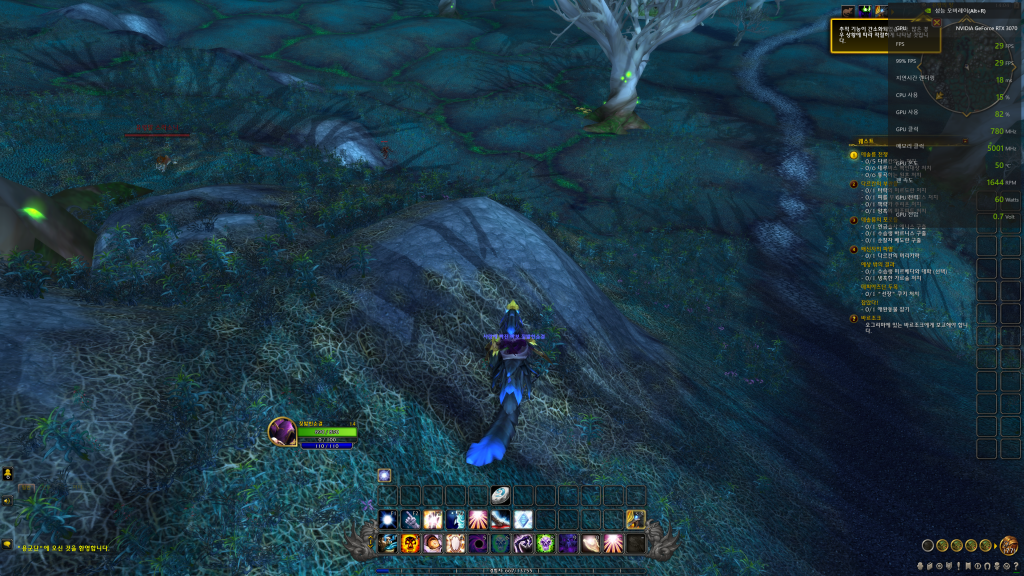
Task: Click the small buff orb above the action bars
Action: click(x=384, y=476)
